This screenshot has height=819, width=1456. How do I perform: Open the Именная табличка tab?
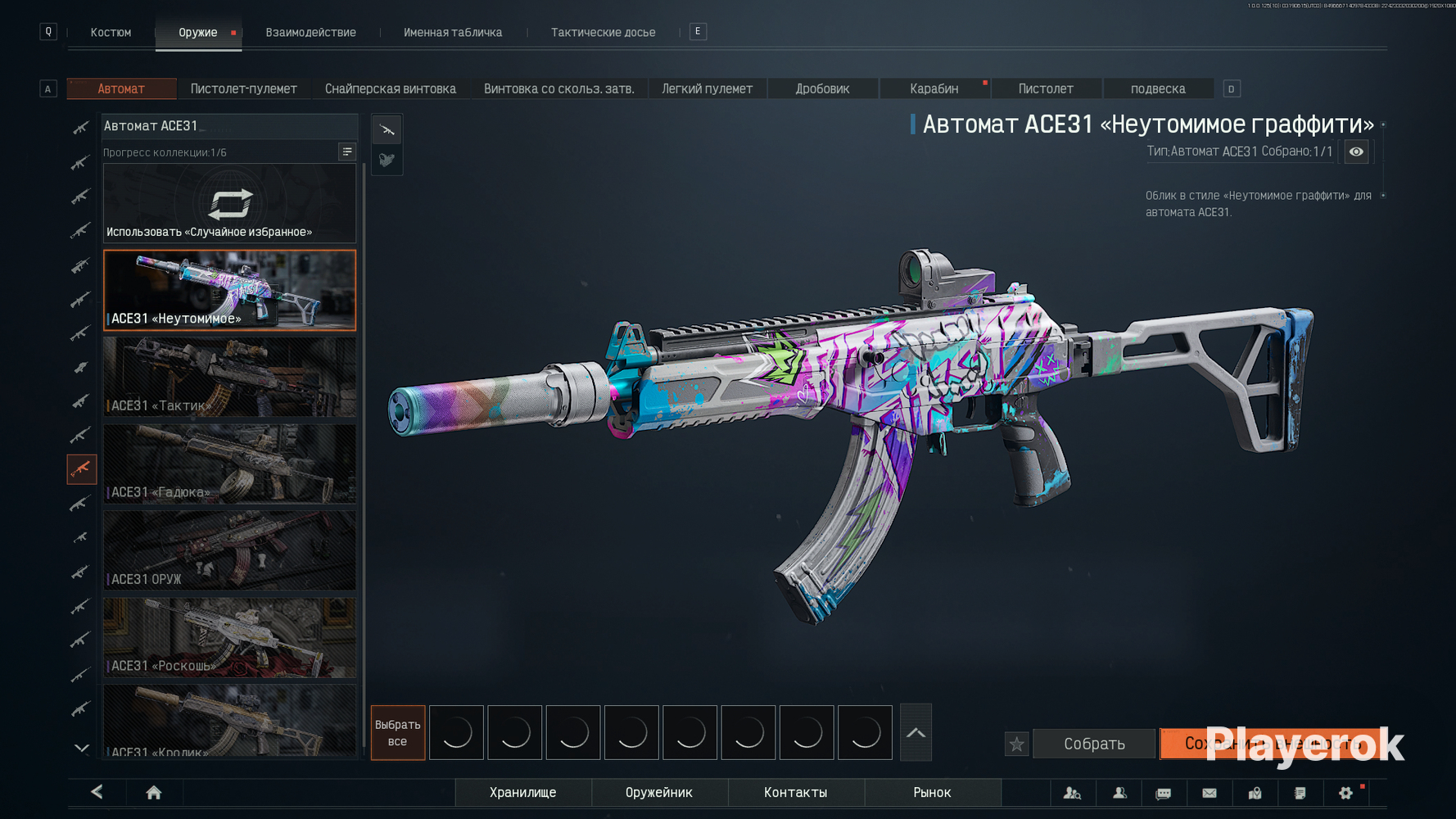(x=453, y=33)
